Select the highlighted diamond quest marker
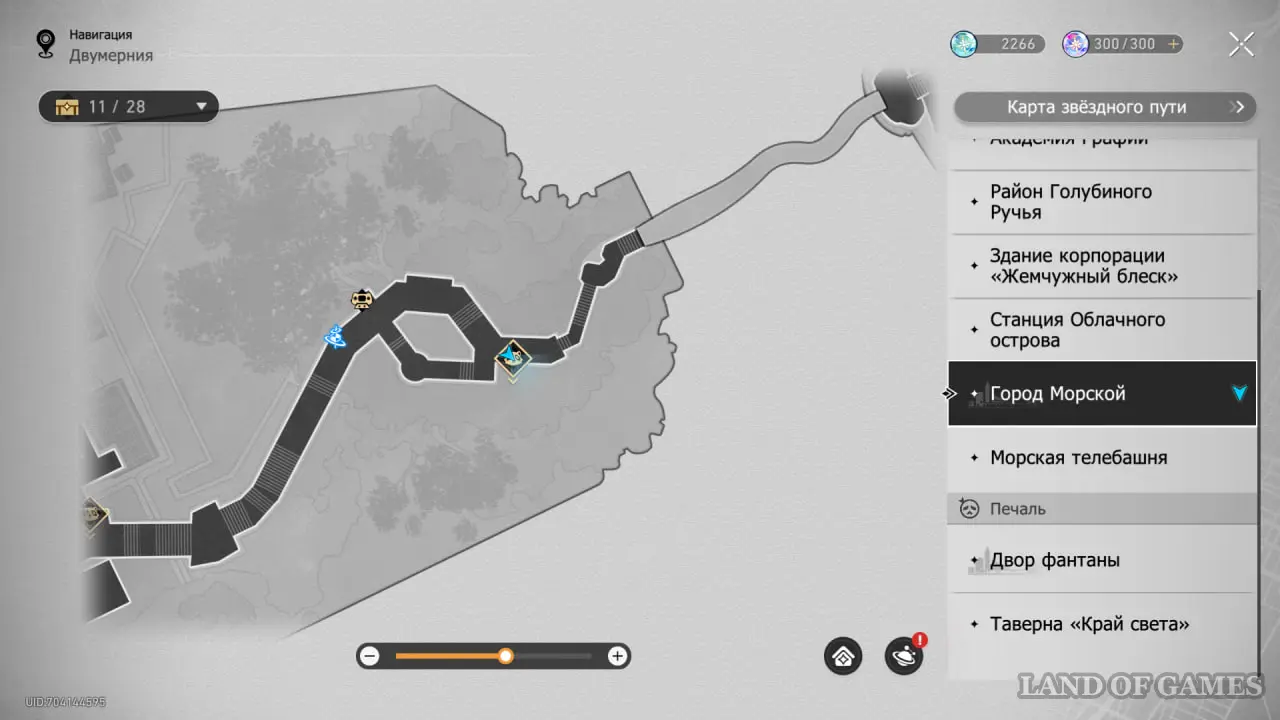 (513, 357)
